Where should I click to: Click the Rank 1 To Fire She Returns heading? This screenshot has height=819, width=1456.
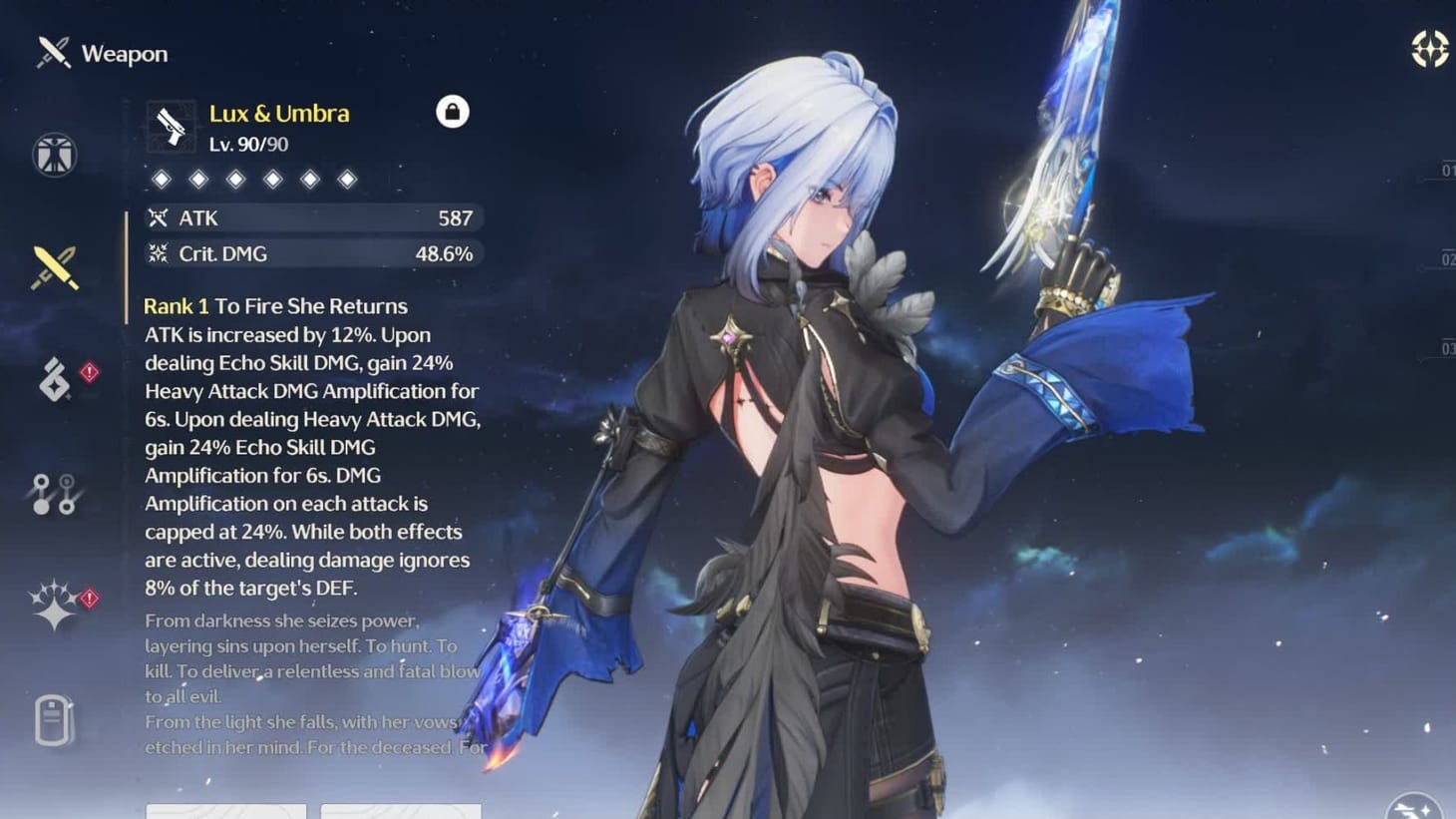(276, 305)
